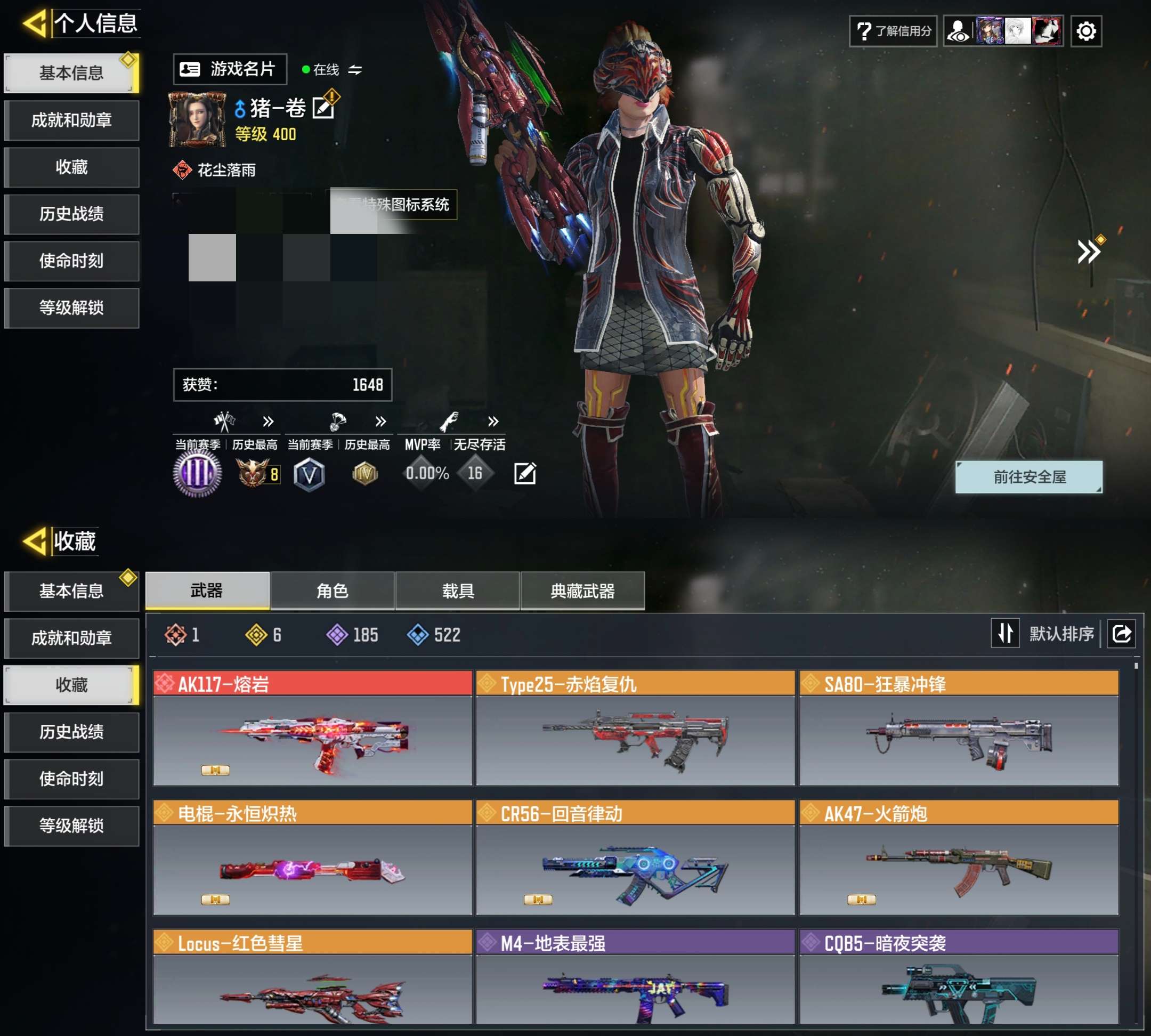The image size is (1151, 1036).
Task: Switch to the 载具 tab
Action: pyautogui.click(x=458, y=591)
